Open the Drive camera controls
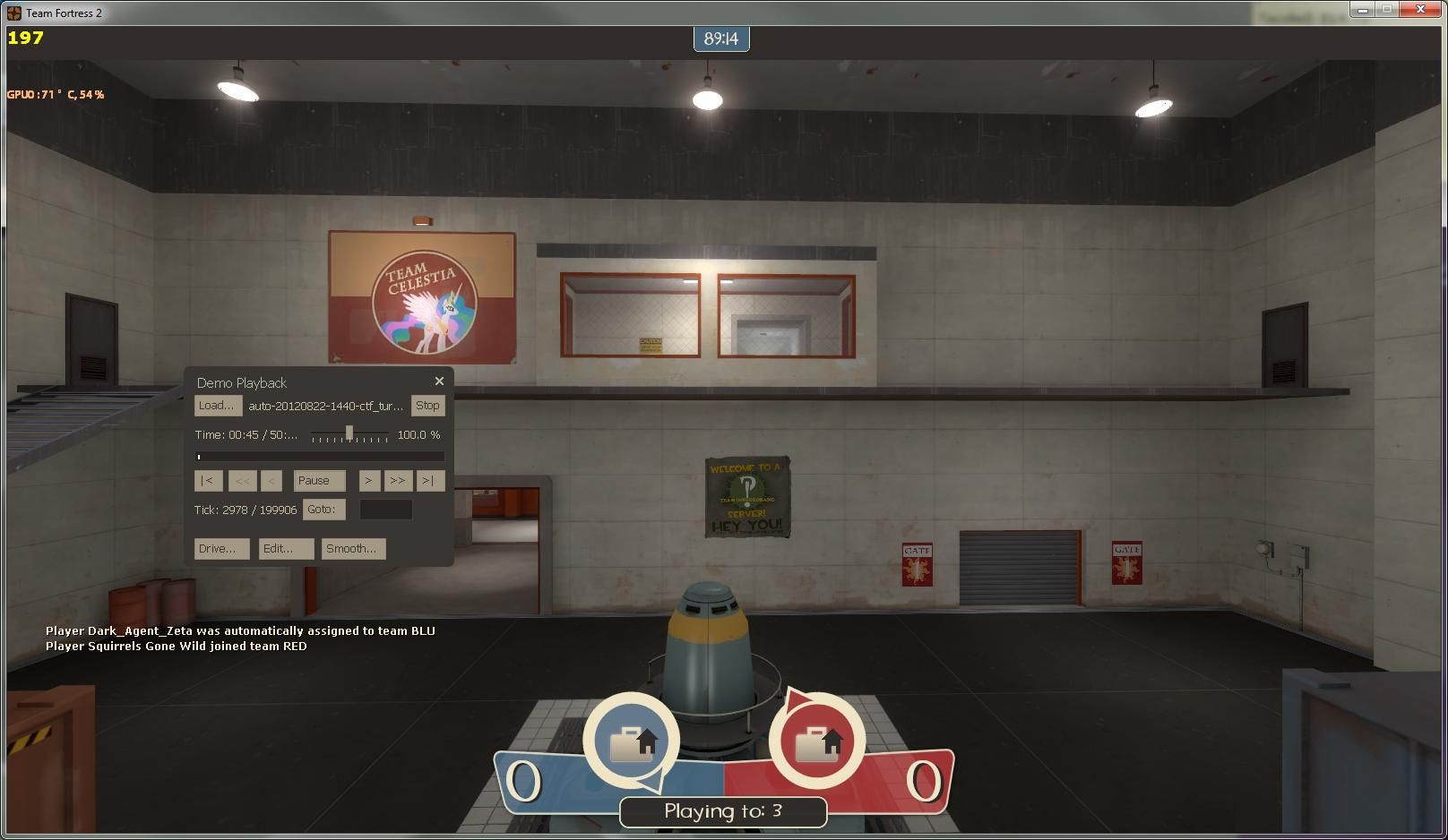The height and width of the screenshot is (840, 1448). (x=220, y=548)
